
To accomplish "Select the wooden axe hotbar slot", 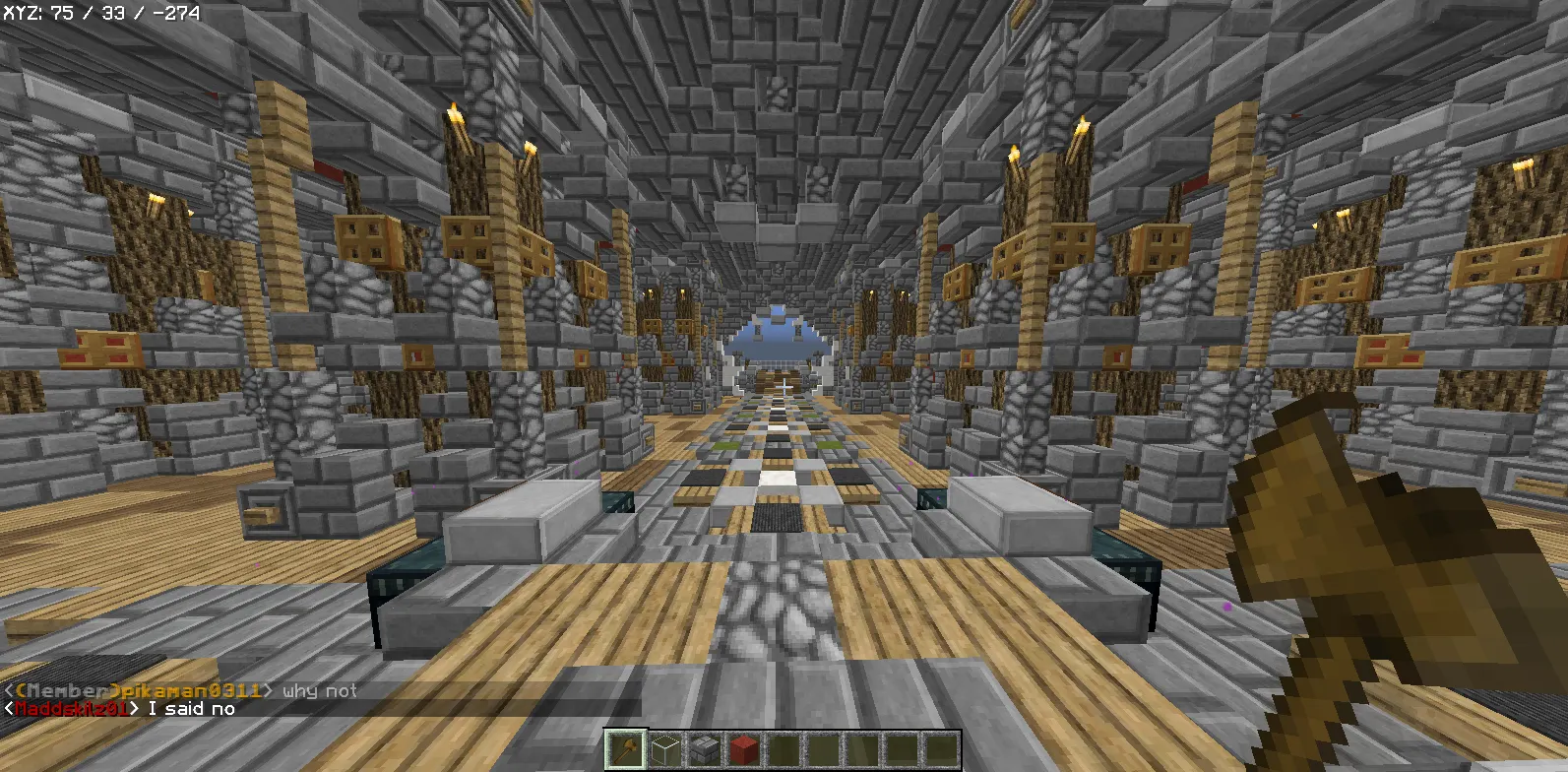I will pos(626,749).
